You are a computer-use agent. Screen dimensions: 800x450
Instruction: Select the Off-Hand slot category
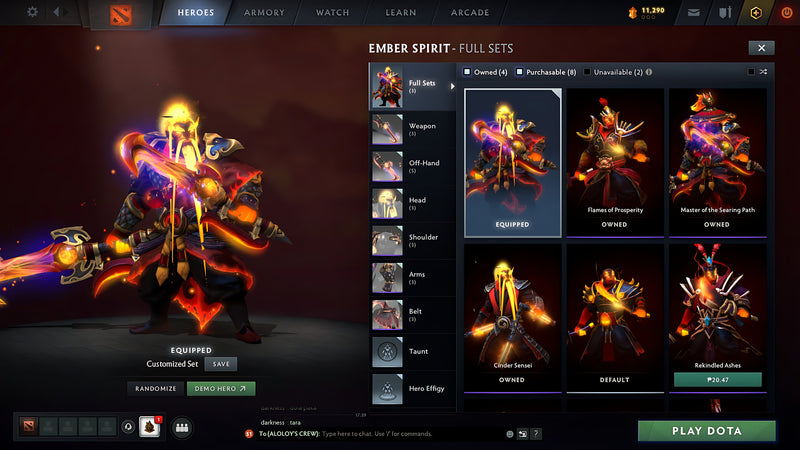click(412, 167)
